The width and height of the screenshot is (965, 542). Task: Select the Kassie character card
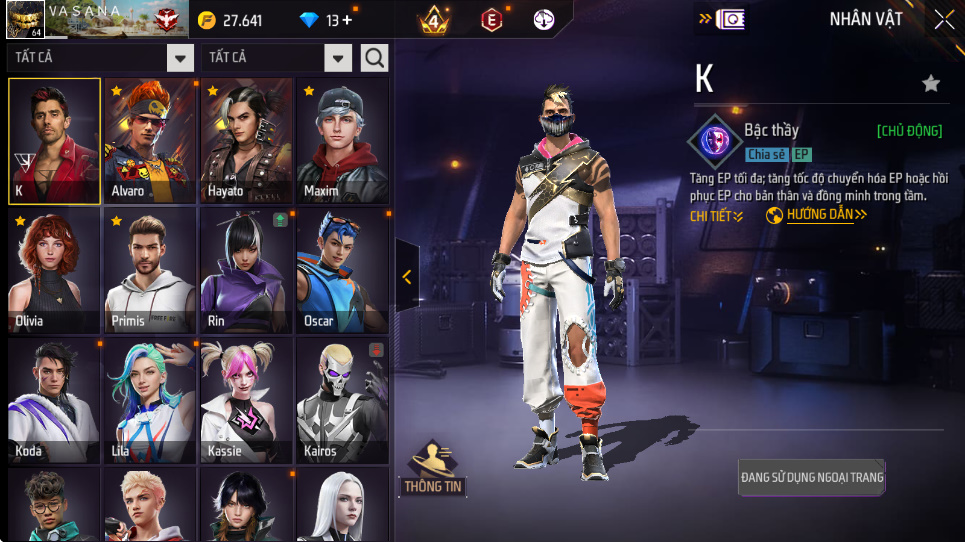[x=247, y=401]
